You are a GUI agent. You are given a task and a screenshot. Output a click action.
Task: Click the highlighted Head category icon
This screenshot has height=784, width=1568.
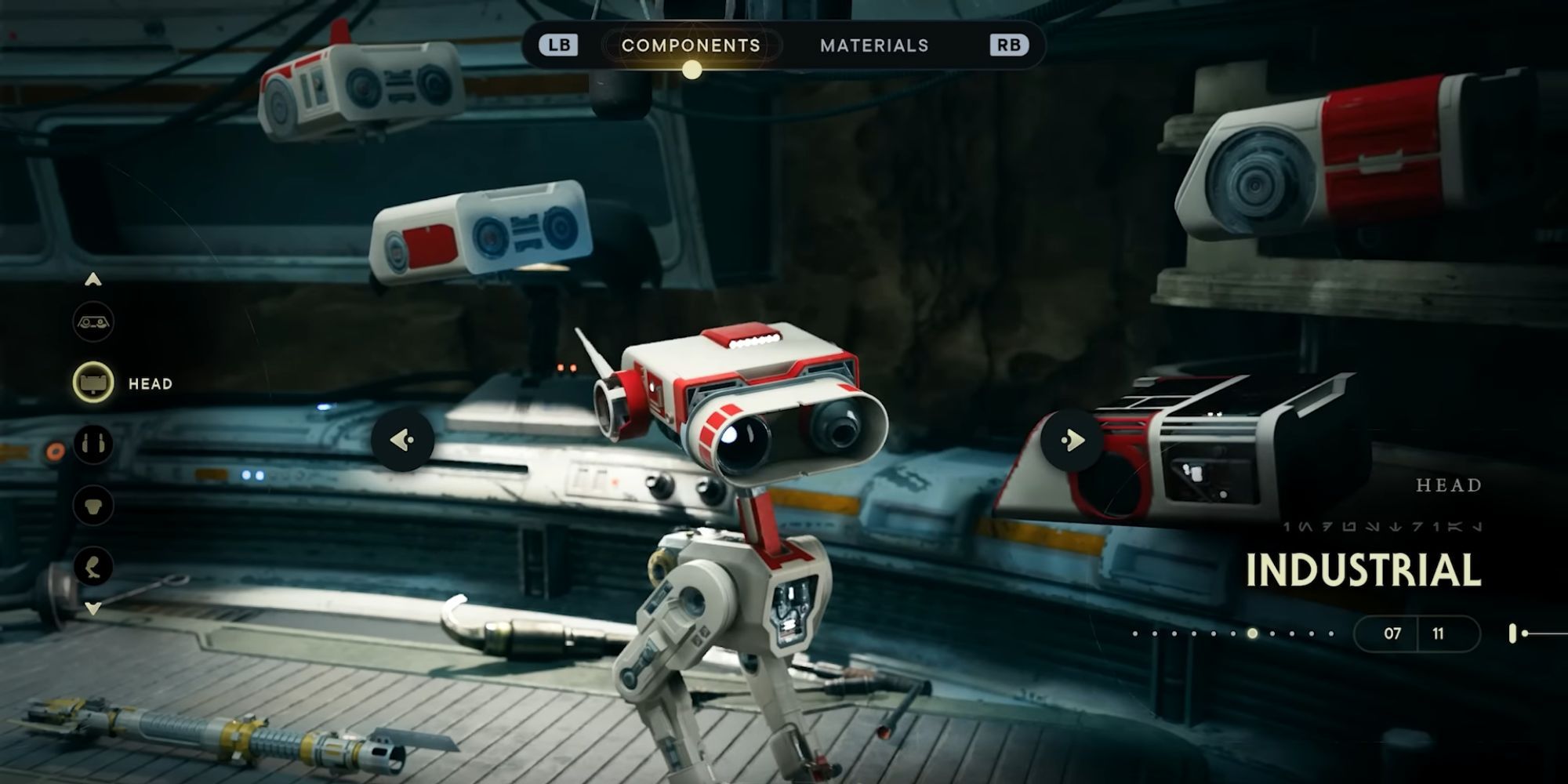pos(93,382)
